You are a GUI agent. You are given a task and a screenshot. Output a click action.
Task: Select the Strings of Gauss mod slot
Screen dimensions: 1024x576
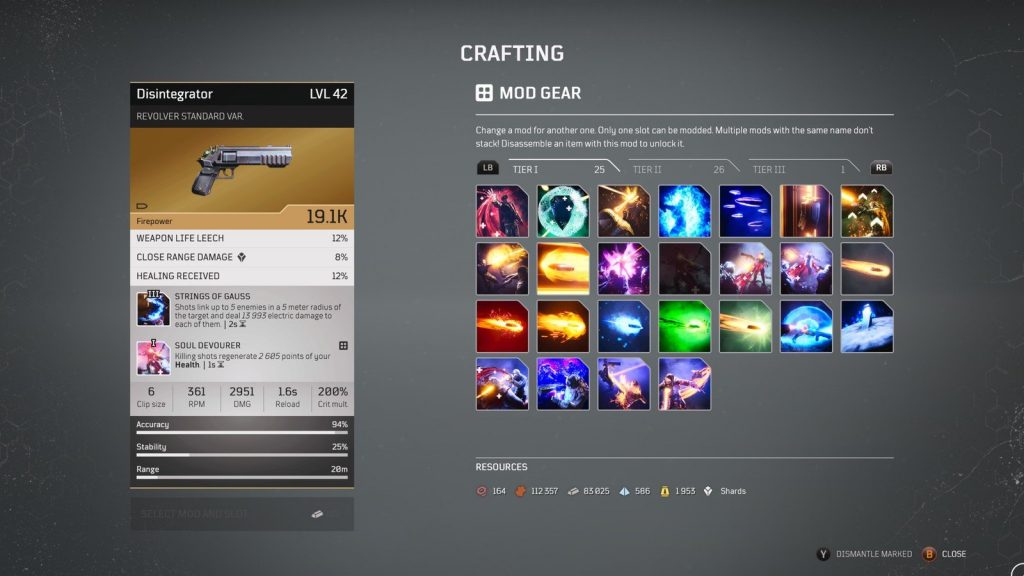[x=153, y=310]
